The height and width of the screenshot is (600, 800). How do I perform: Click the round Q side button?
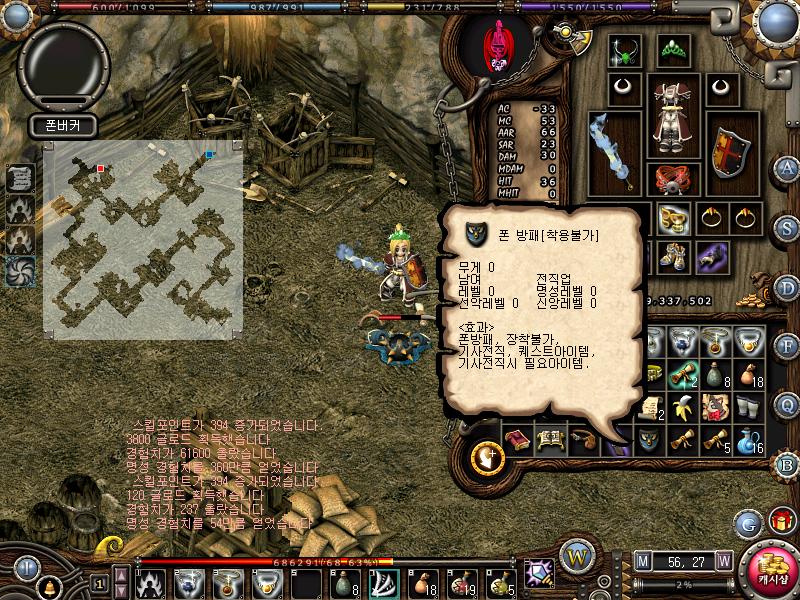click(787, 403)
